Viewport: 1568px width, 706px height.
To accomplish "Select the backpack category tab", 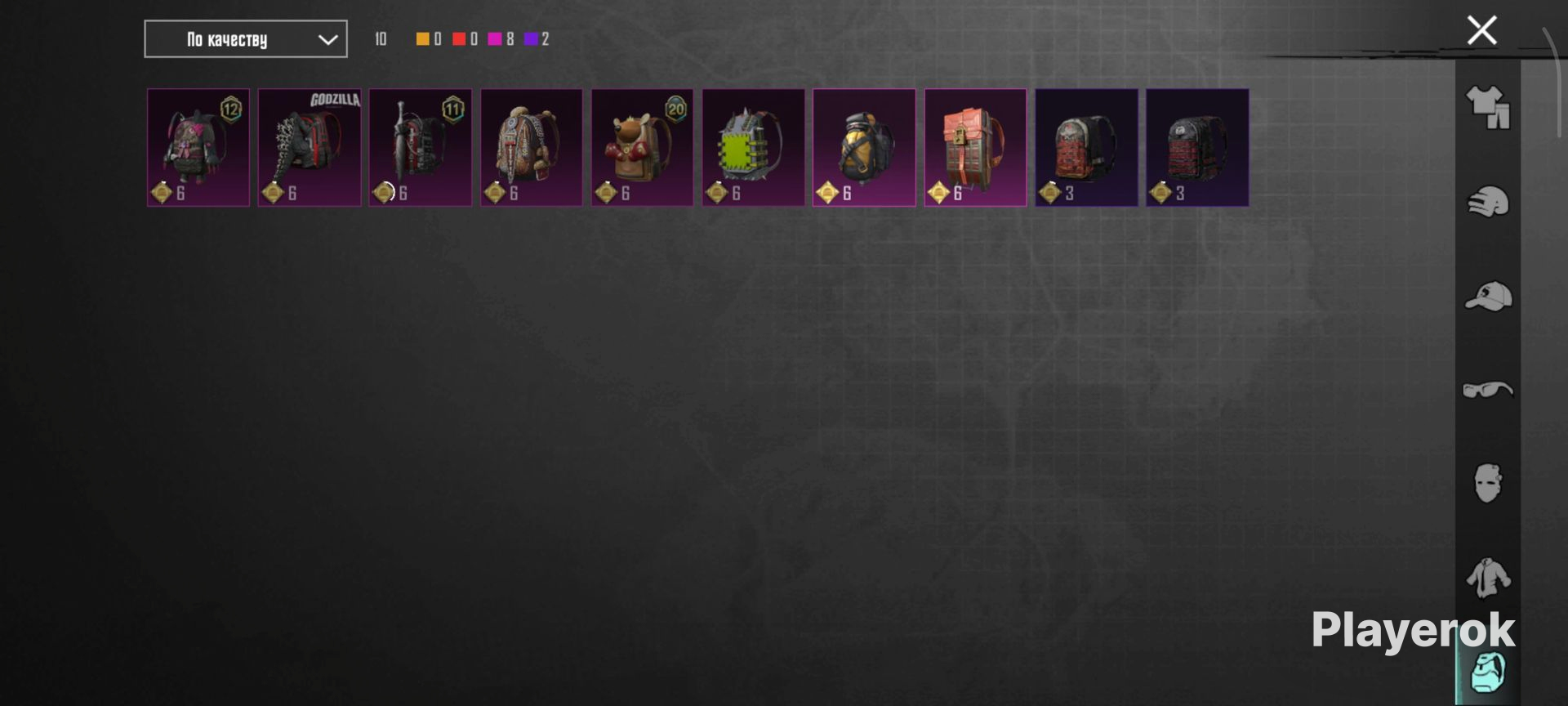I will coord(1488,673).
